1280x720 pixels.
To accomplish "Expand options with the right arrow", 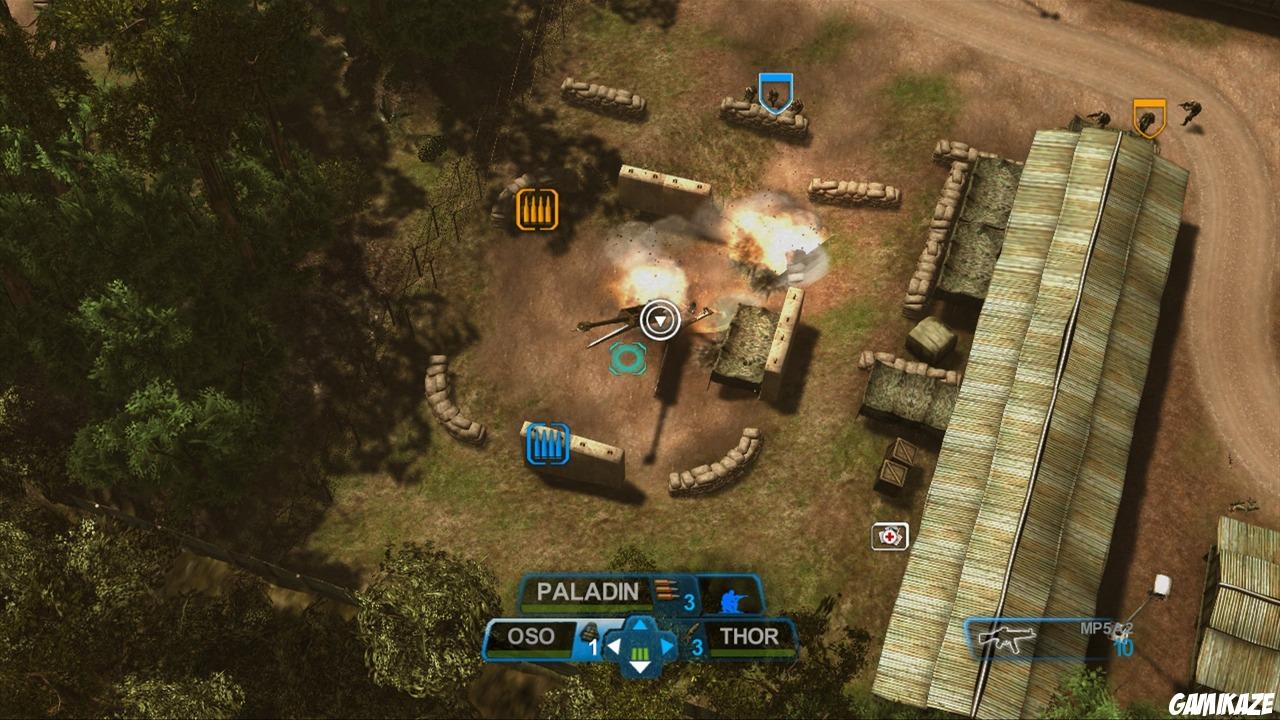I will [668, 646].
